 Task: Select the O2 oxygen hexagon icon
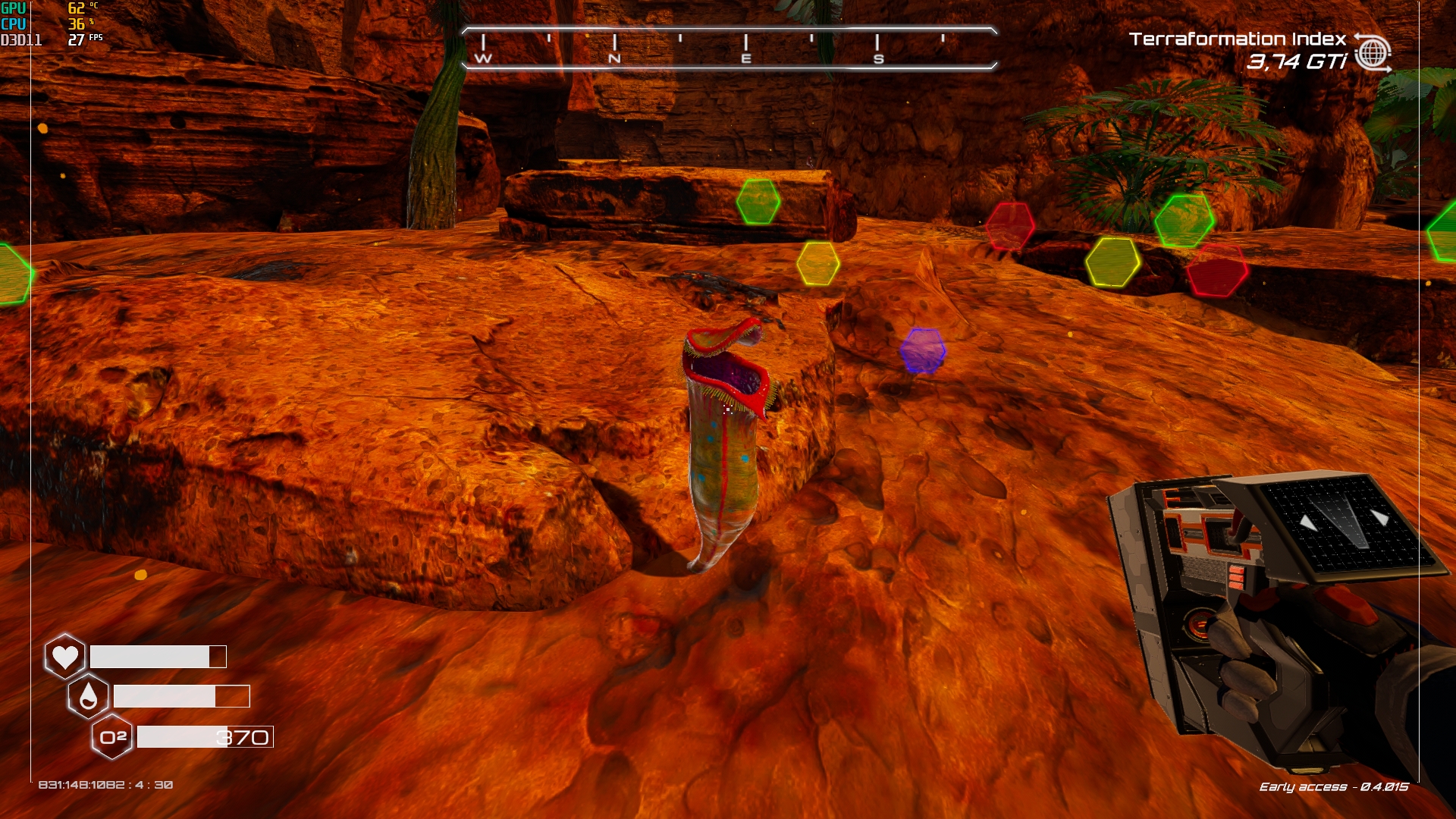tap(112, 736)
